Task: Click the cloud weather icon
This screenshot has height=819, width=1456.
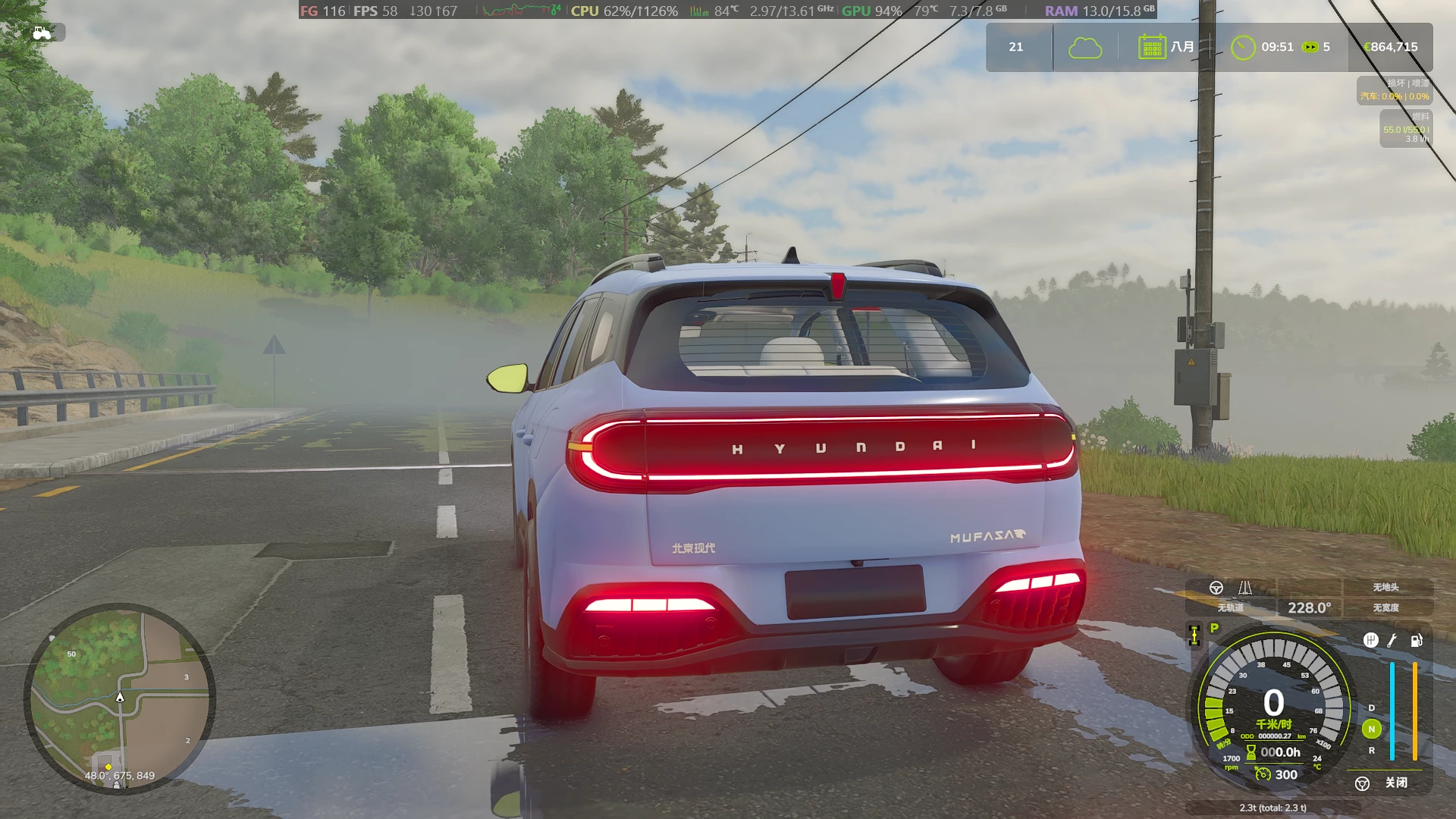Action: click(x=1085, y=48)
